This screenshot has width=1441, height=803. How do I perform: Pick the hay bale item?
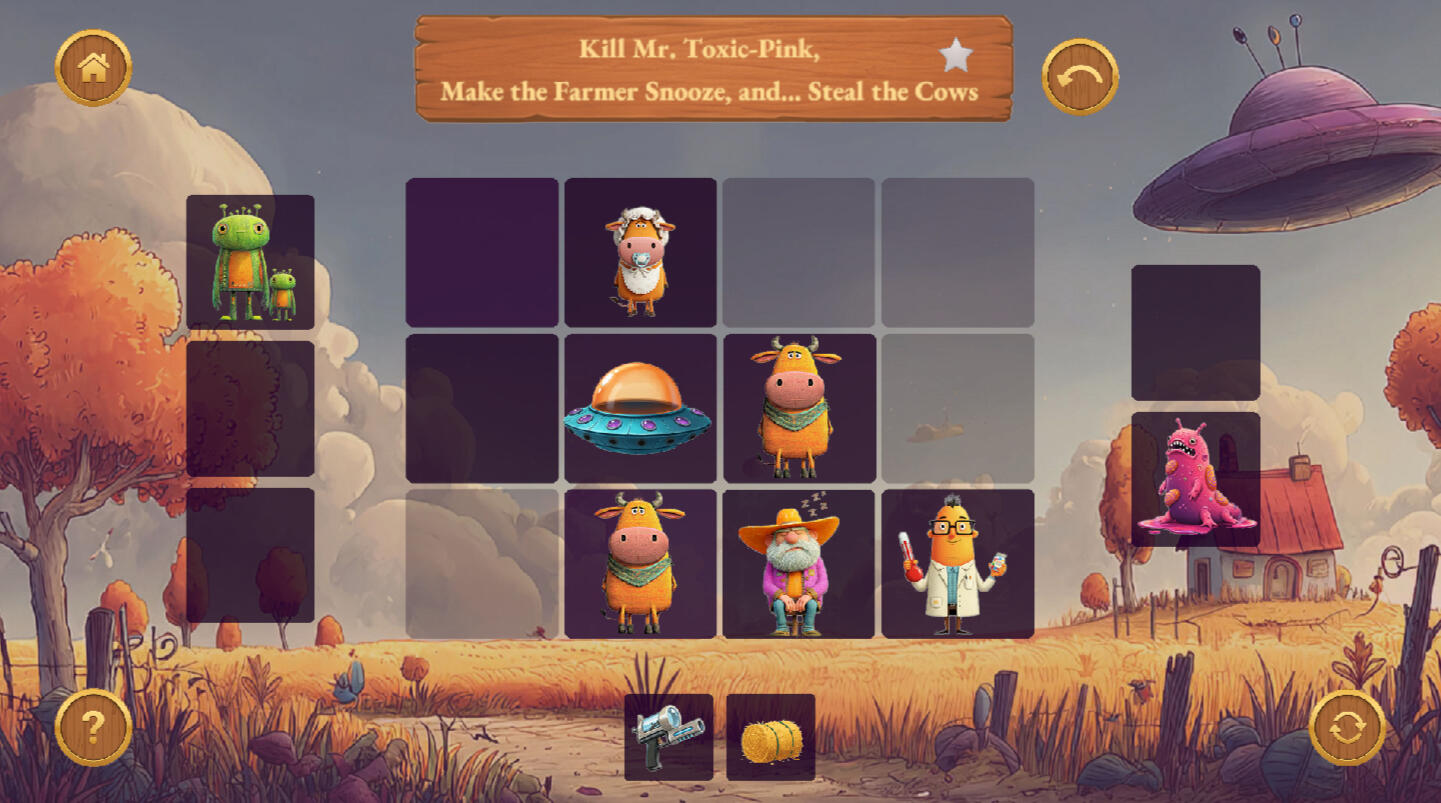[x=771, y=738]
